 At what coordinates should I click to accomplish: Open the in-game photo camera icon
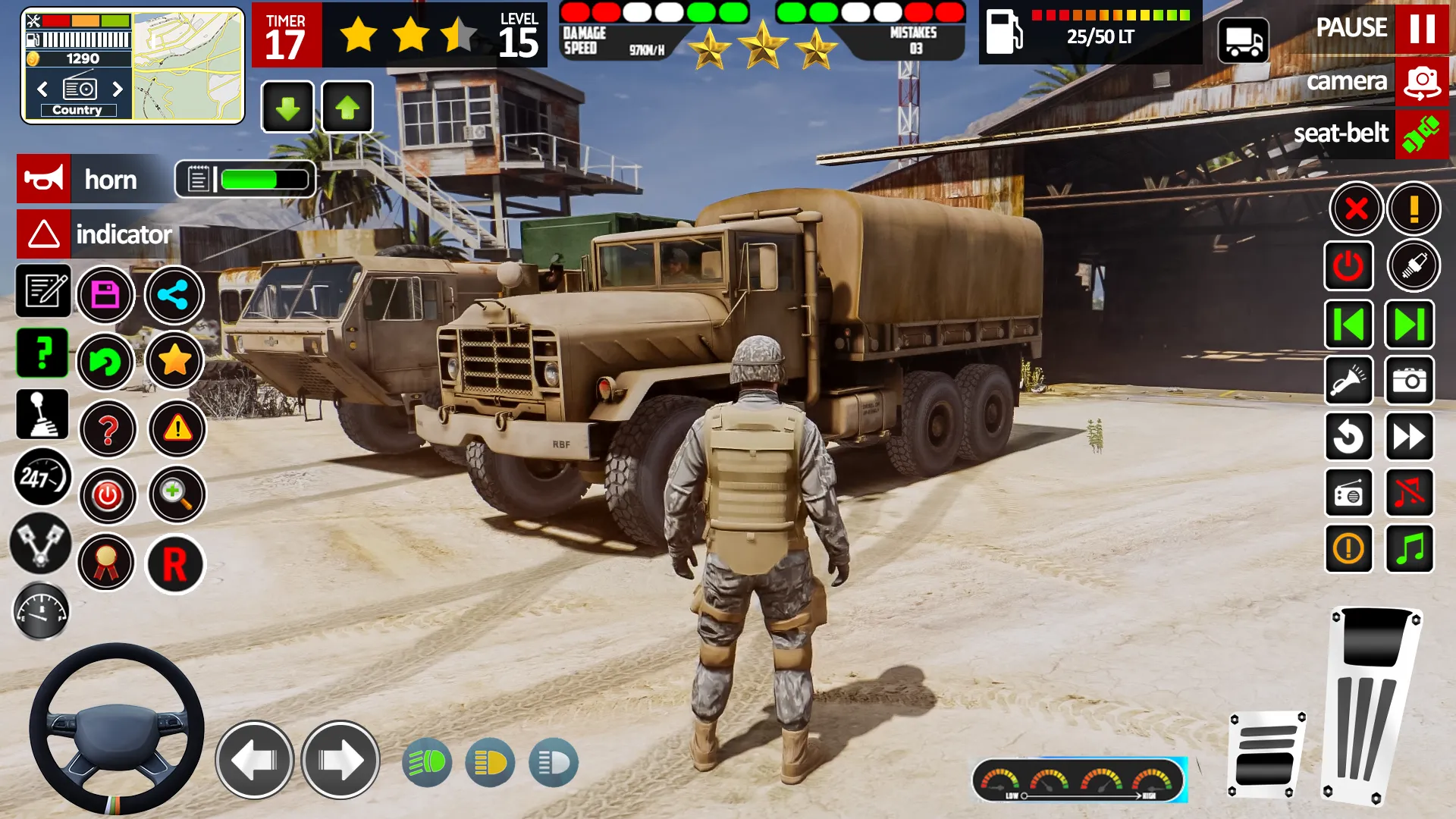(1410, 381)
